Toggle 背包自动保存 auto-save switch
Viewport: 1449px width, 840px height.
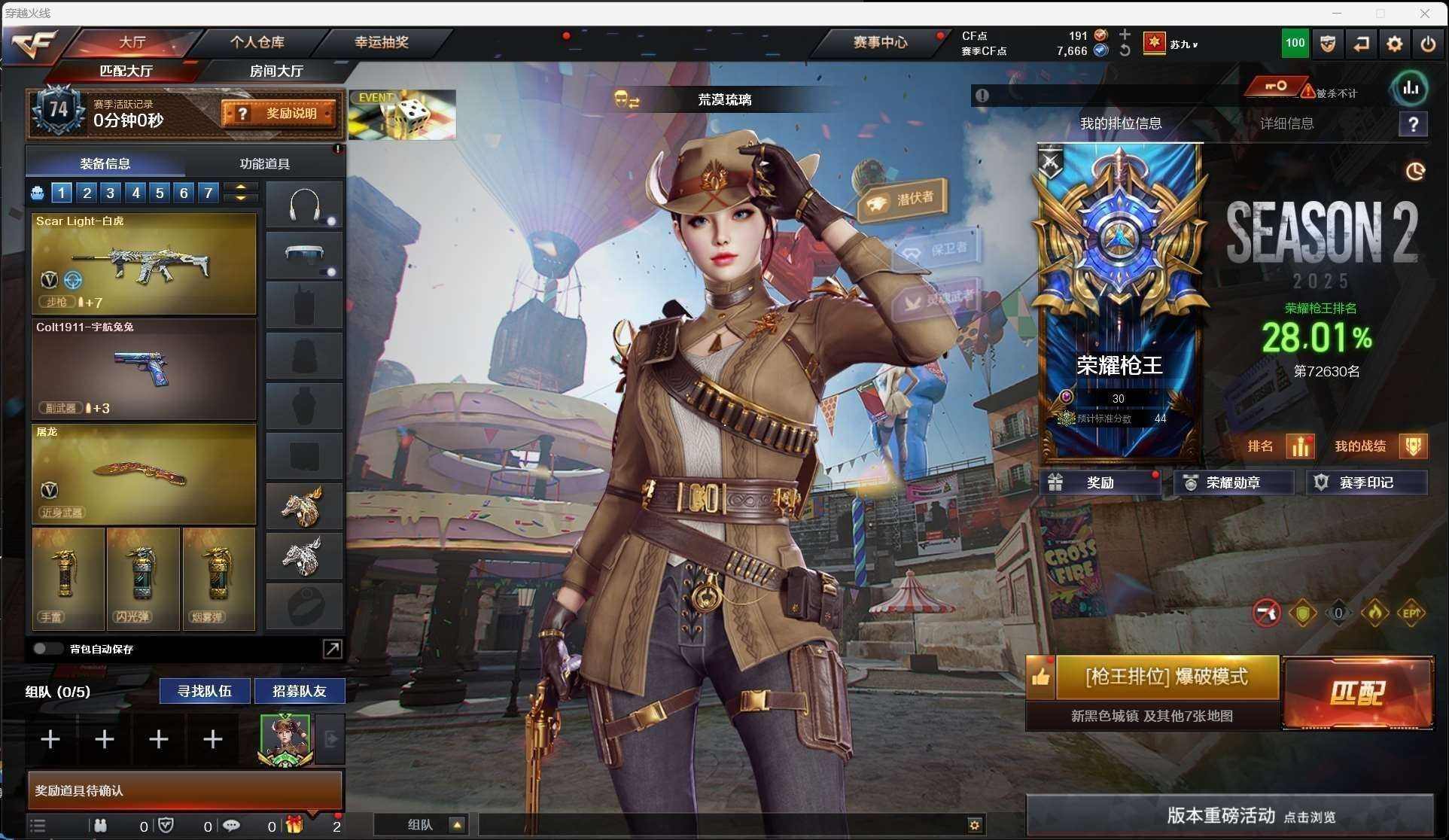click(47, 649)
